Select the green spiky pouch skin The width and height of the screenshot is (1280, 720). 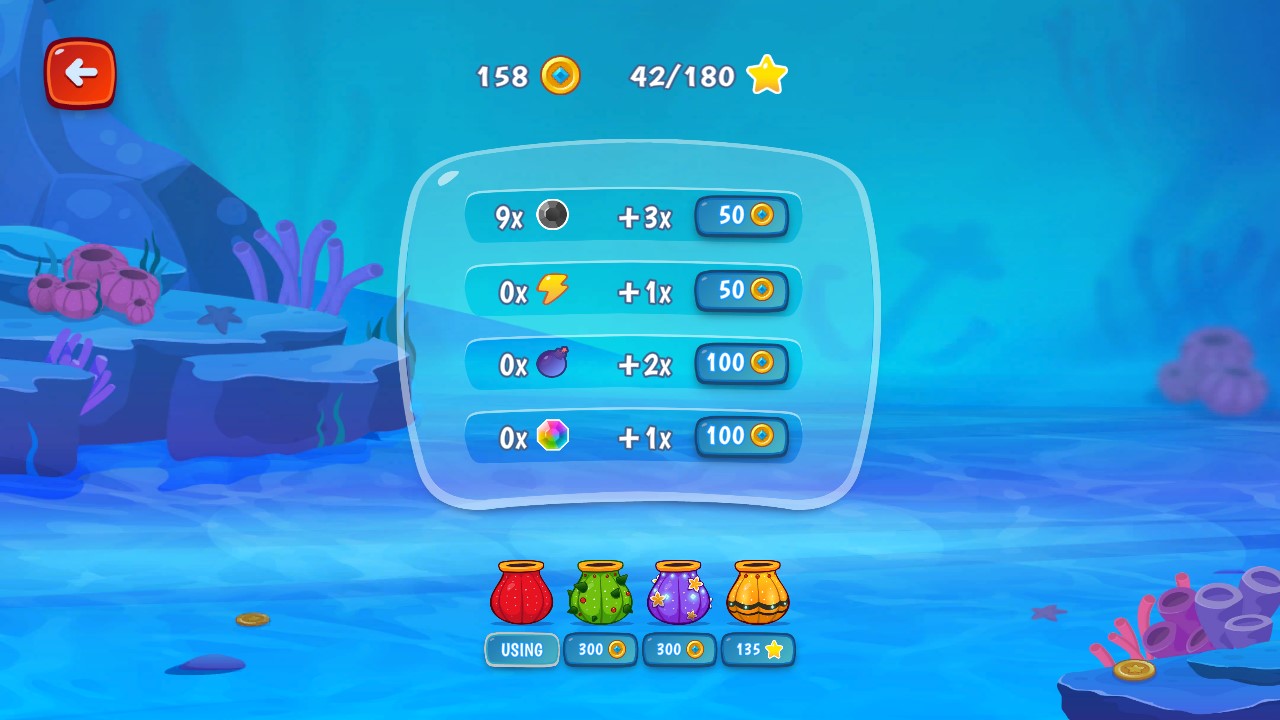click(x=600, y=593)
